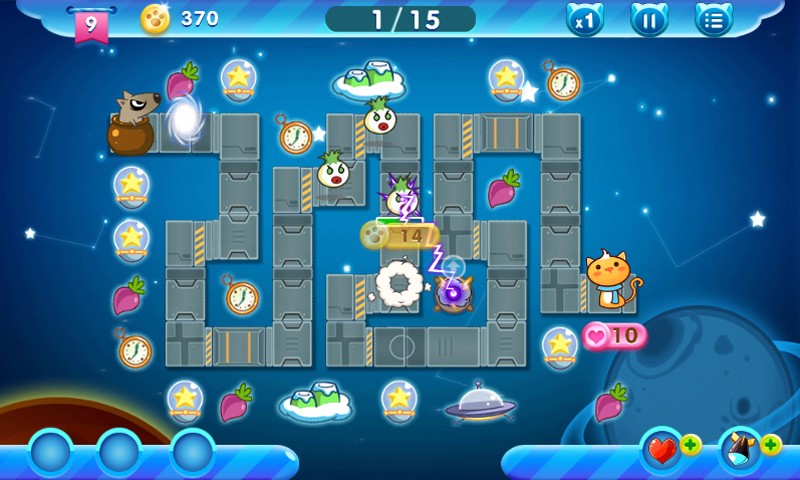The height and width of the screenshot is (480, 800).
Task: Toggle the x1 game speed button
Action: [x=585, y=20]
